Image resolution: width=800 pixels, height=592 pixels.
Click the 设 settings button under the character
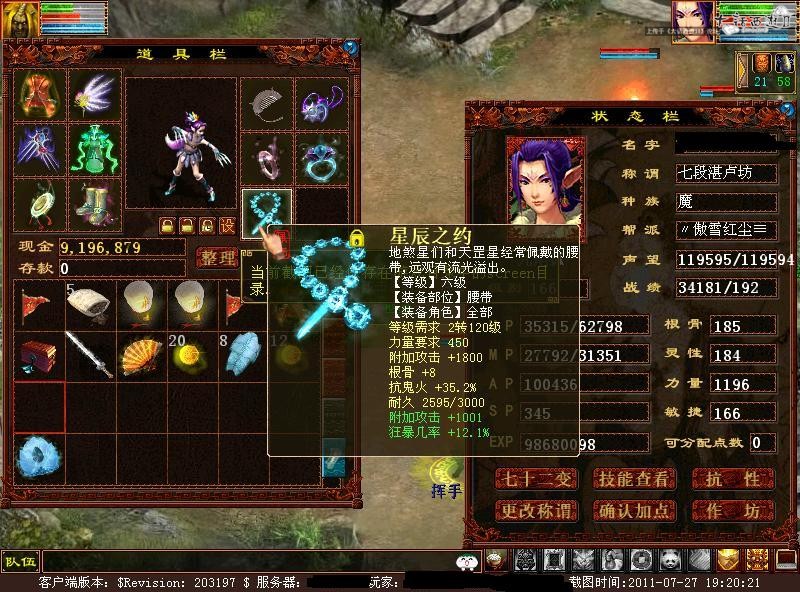227,225
